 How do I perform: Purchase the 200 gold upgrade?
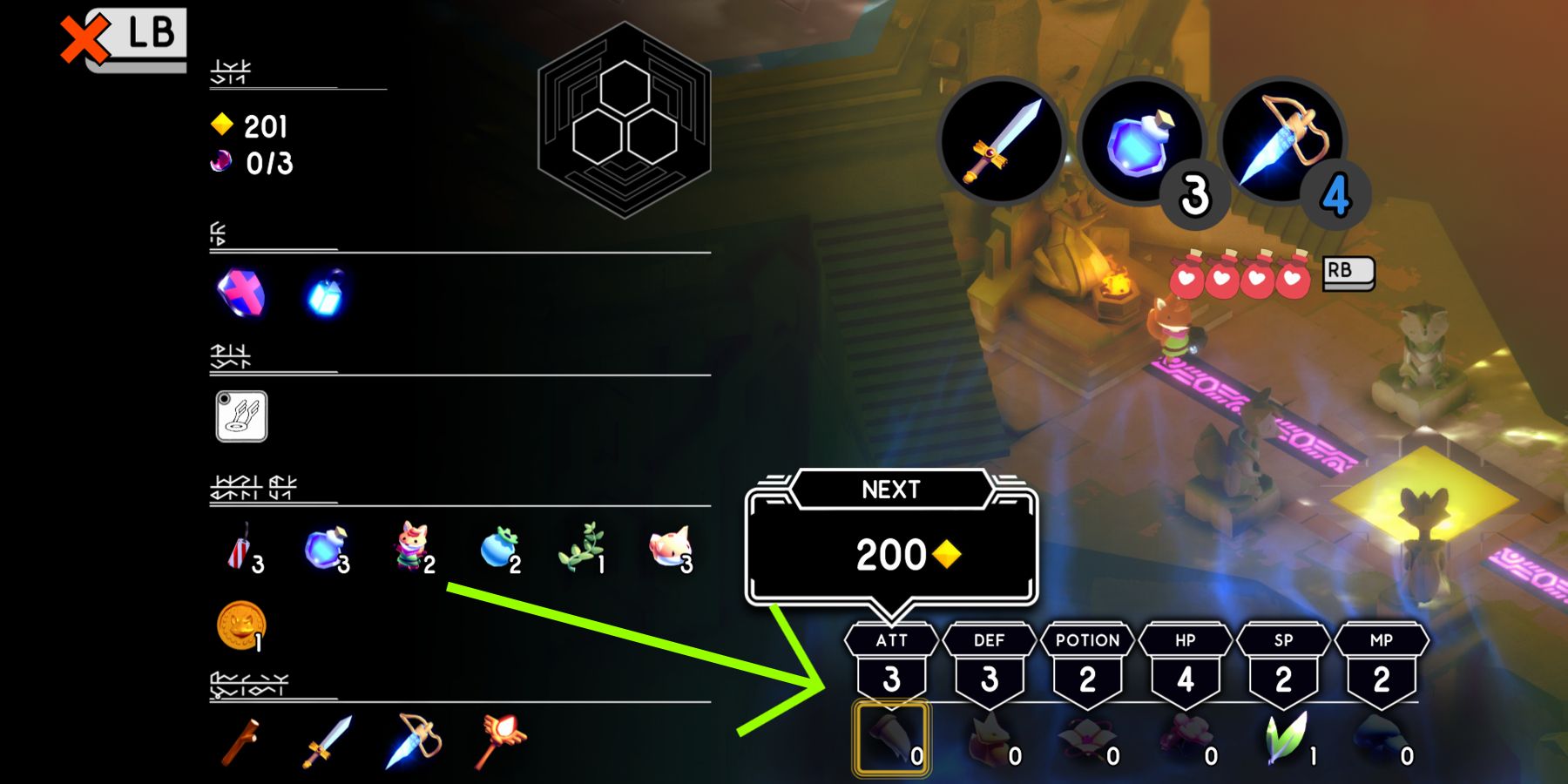pyautogui.click(x=890, y=552)
